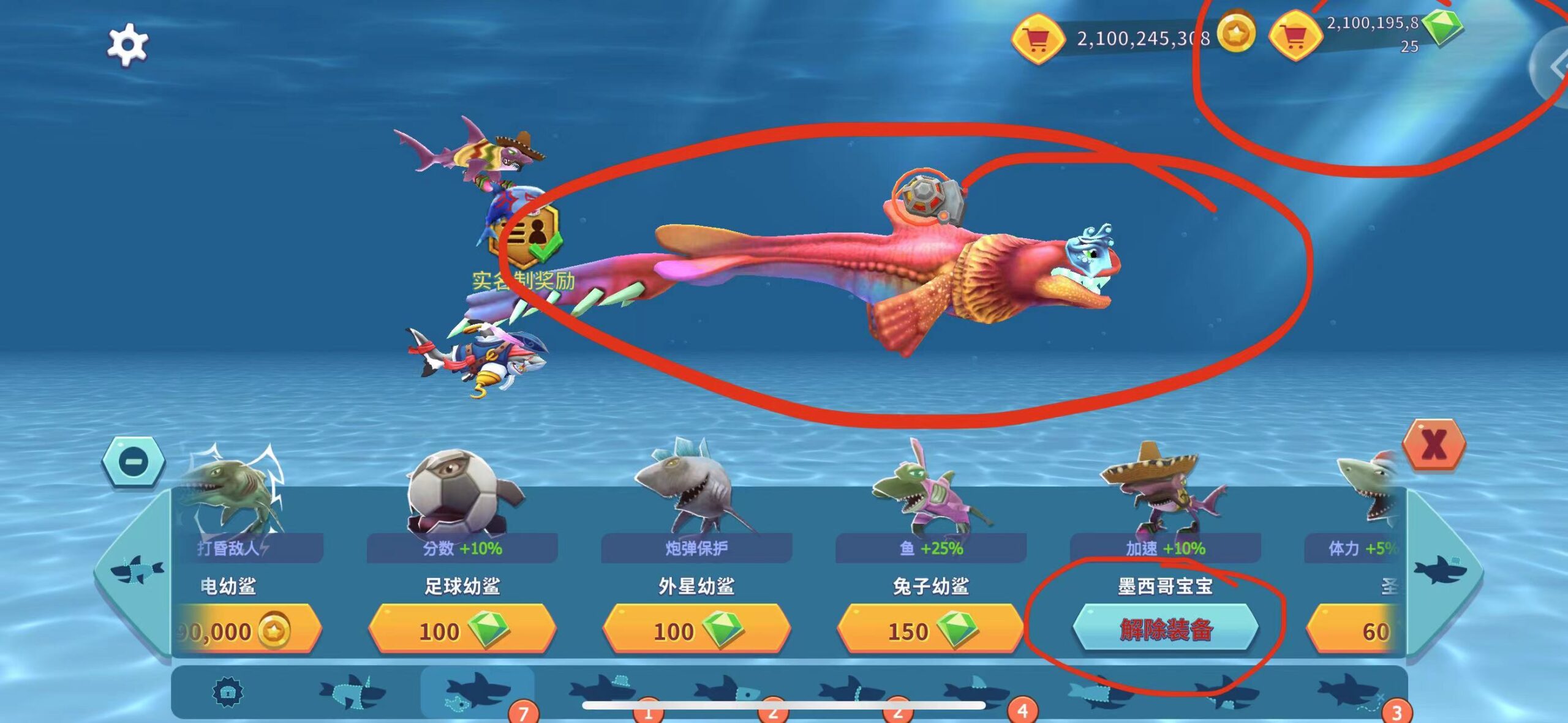Switch to the full shark costume tab
This screenshot has width=1568, height=723.
352,692
